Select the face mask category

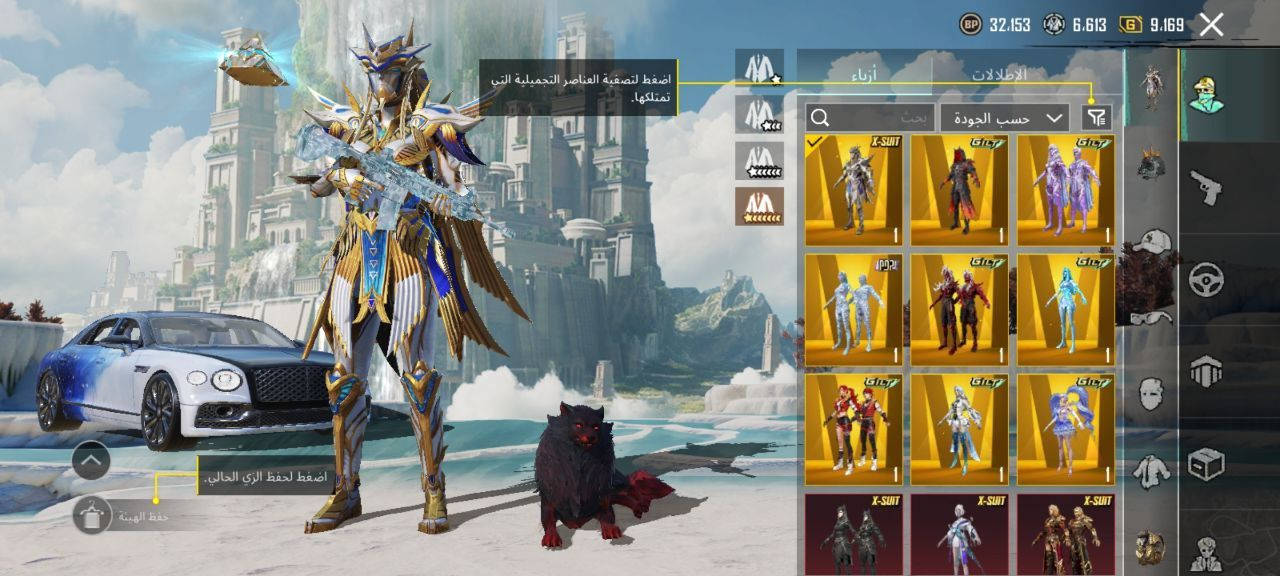click(x=1152, y=392)
